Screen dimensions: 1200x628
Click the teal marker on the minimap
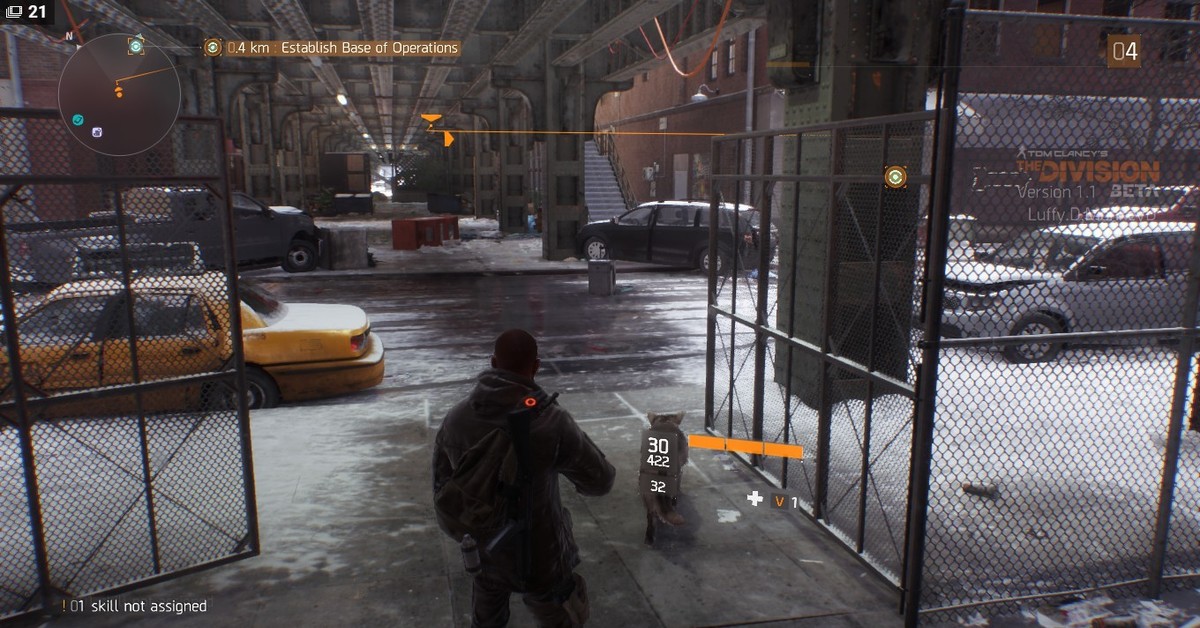(x=78, y=120)
